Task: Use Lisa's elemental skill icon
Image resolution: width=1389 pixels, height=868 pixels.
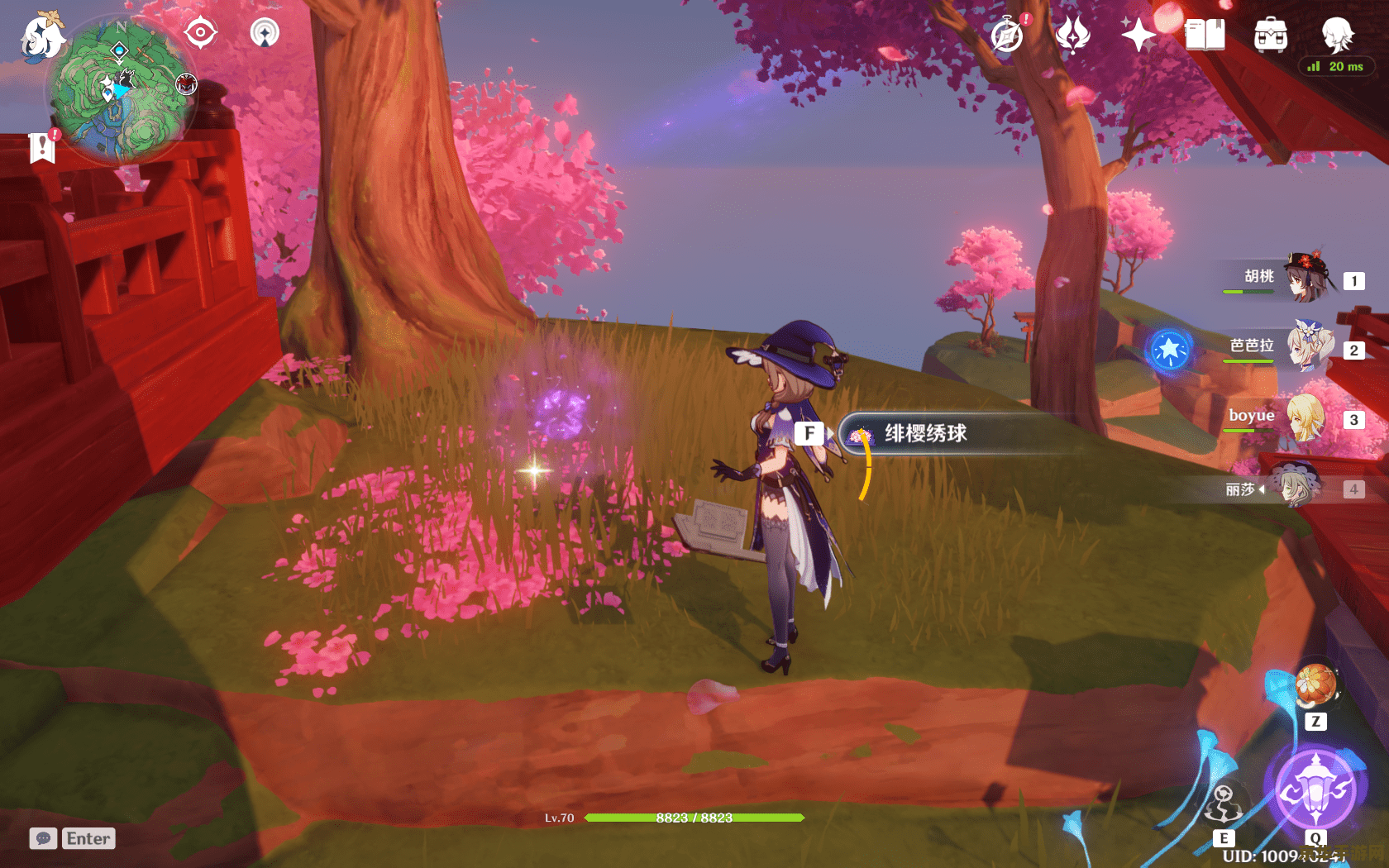Action: (1224, 806)
